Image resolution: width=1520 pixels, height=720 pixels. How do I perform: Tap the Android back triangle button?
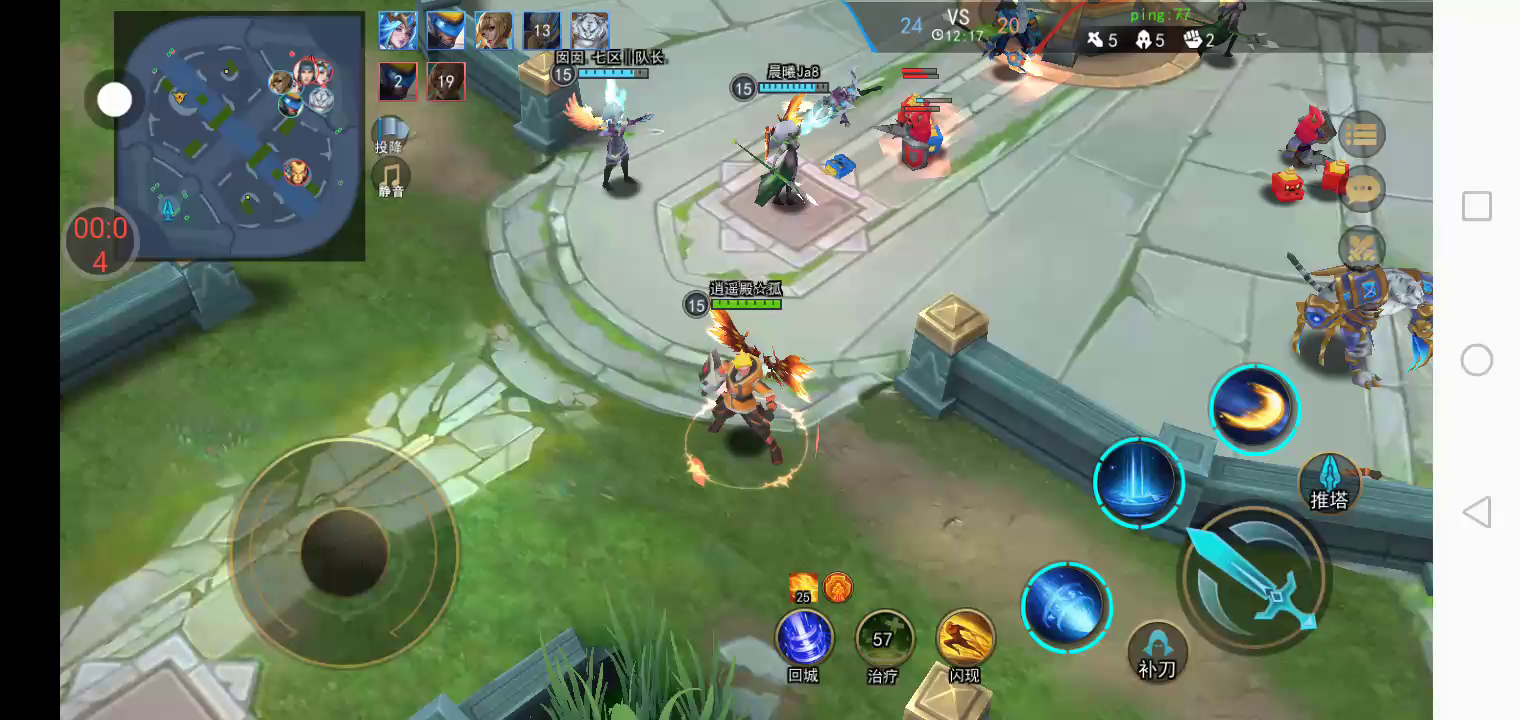pyautogui.click(x=1477, y=512)
